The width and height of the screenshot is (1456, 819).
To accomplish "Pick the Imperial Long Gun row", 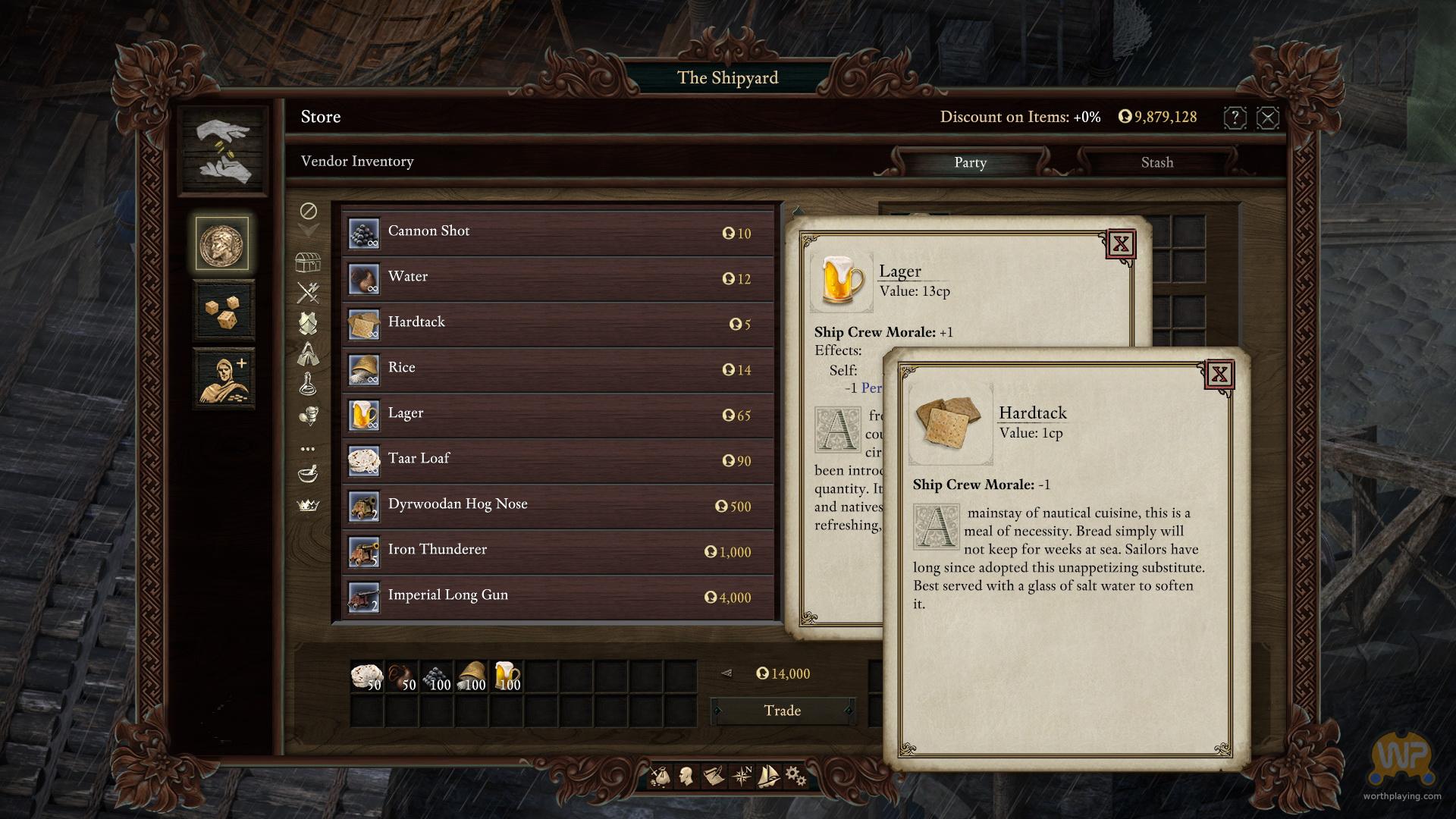I will click(557, 596).
